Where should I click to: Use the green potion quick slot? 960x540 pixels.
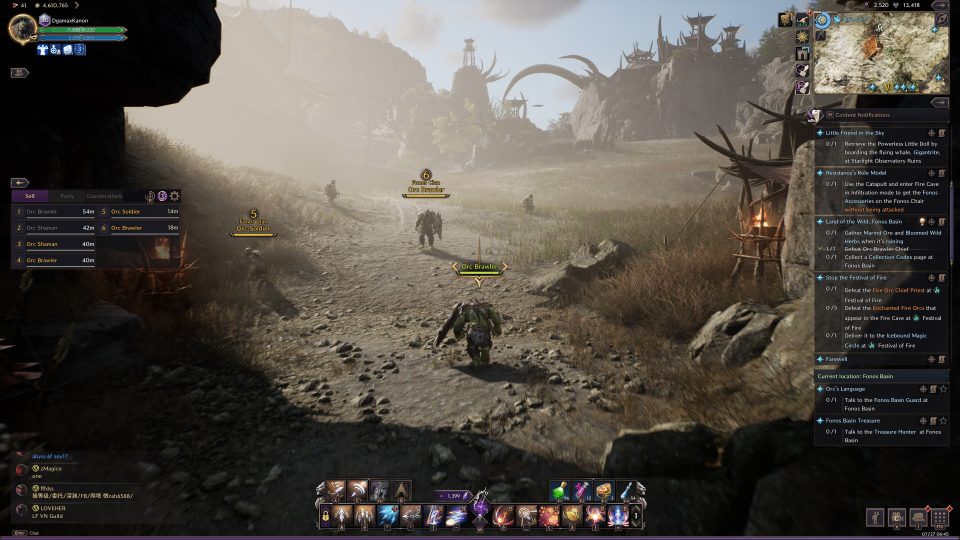pos(558,490)
